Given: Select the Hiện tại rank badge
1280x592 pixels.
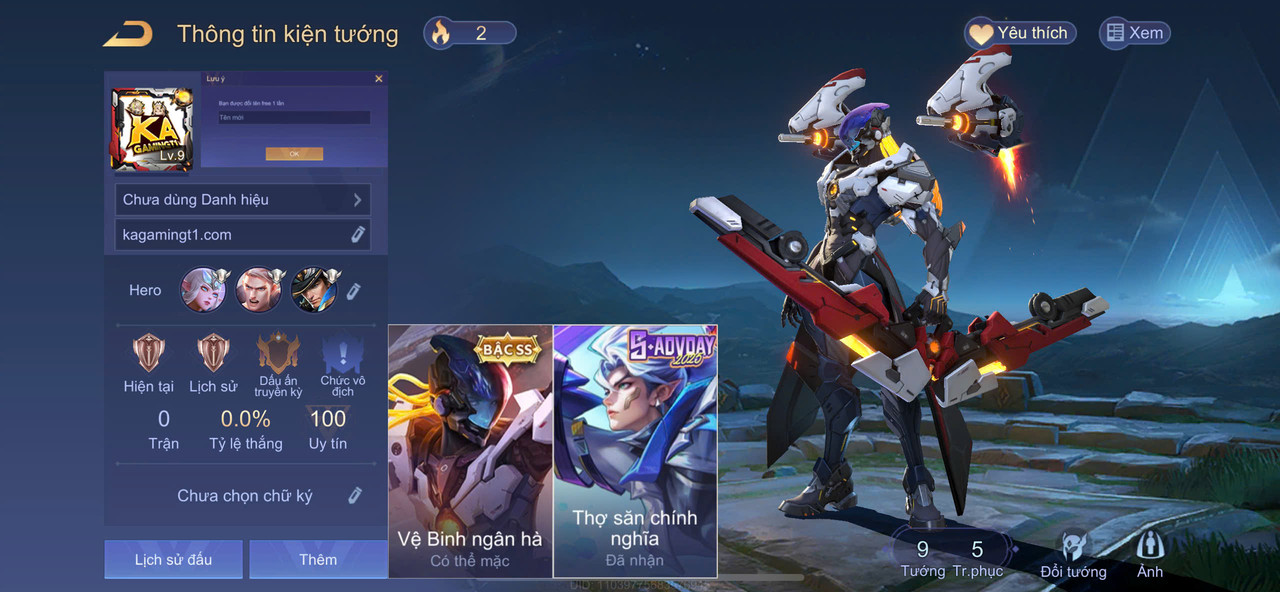Looking at the screenshot, I should click(149, 362).
